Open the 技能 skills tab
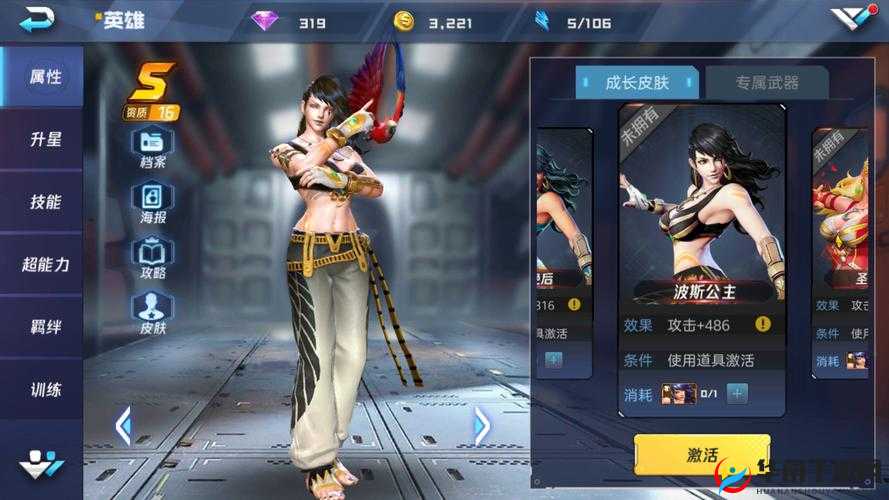 pos(45,201)
